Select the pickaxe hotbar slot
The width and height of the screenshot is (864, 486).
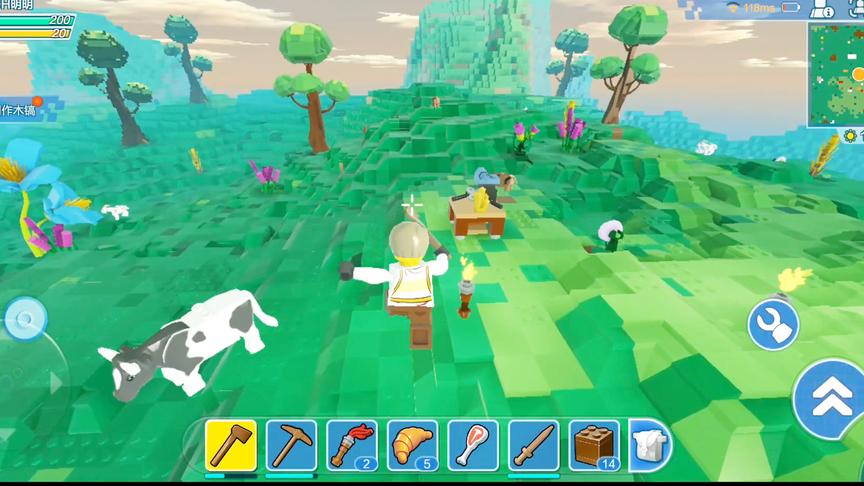(291, 445)
